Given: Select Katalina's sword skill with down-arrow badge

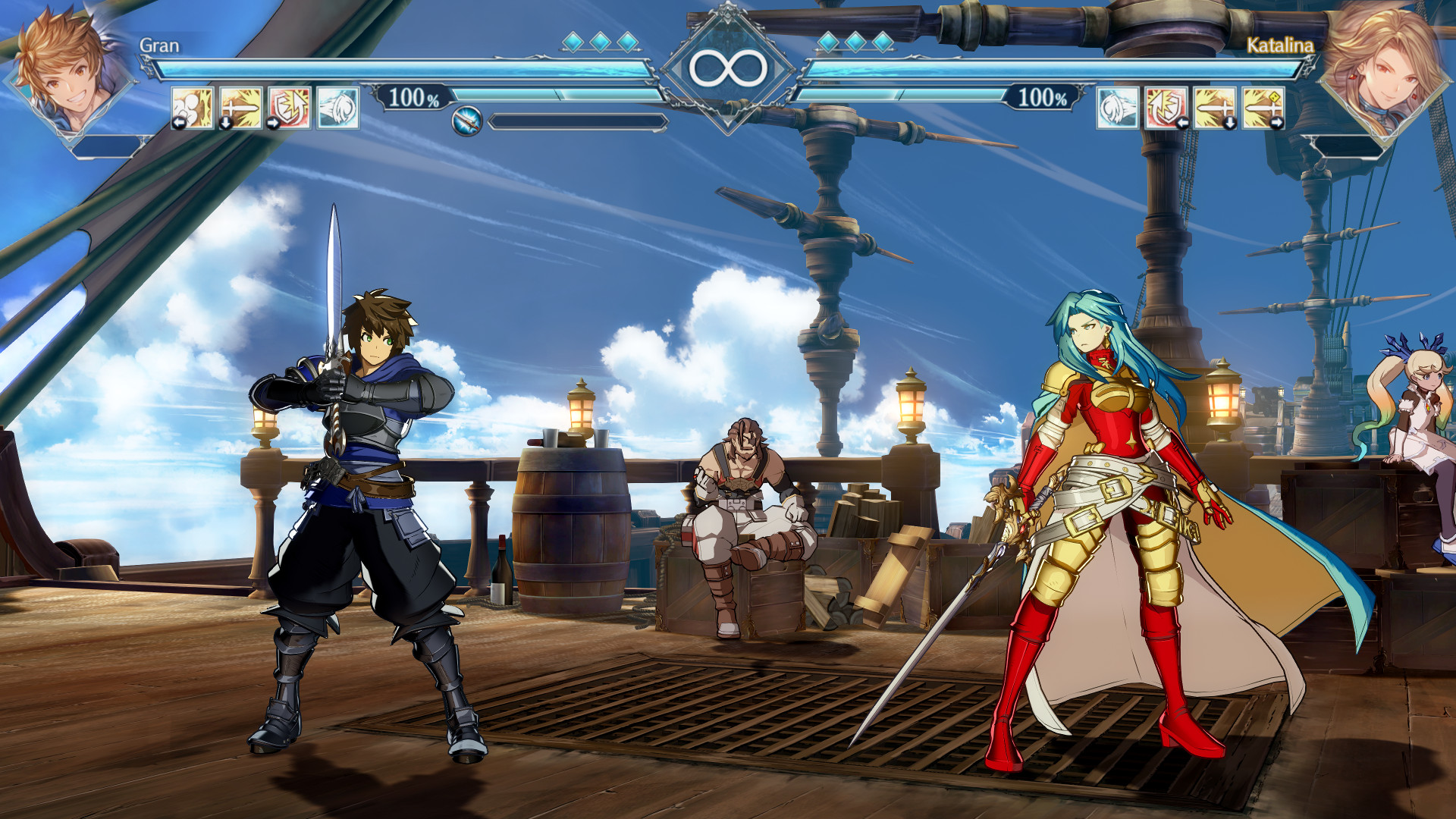Looking at the screenshot, I should coord(1215,110).
